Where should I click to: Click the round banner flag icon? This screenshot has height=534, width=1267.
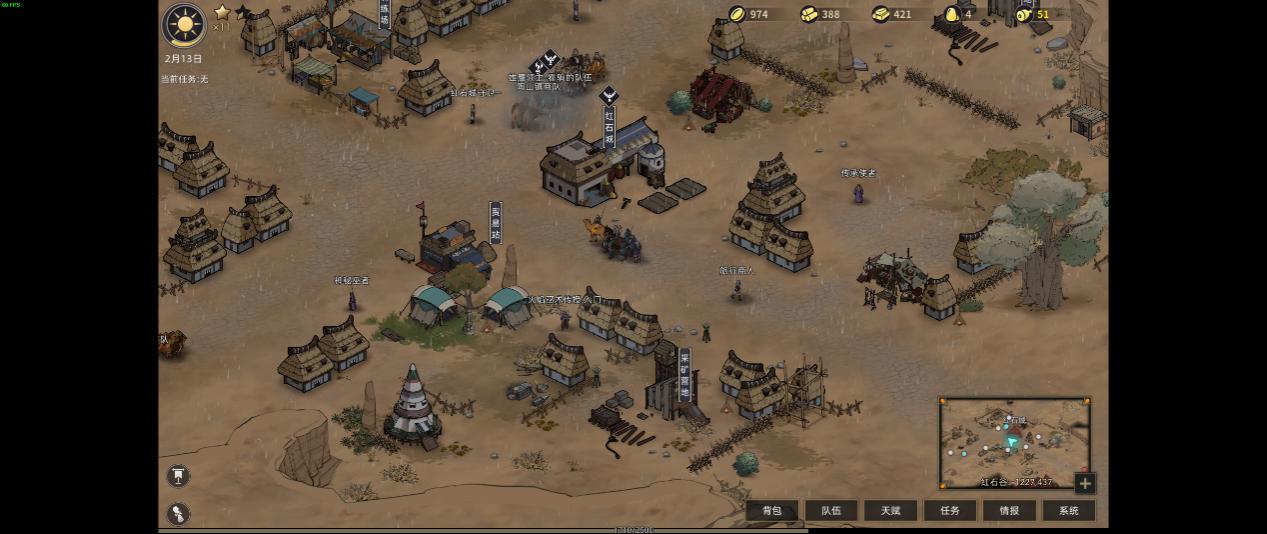pyautogui.click(x=178, y=476)
